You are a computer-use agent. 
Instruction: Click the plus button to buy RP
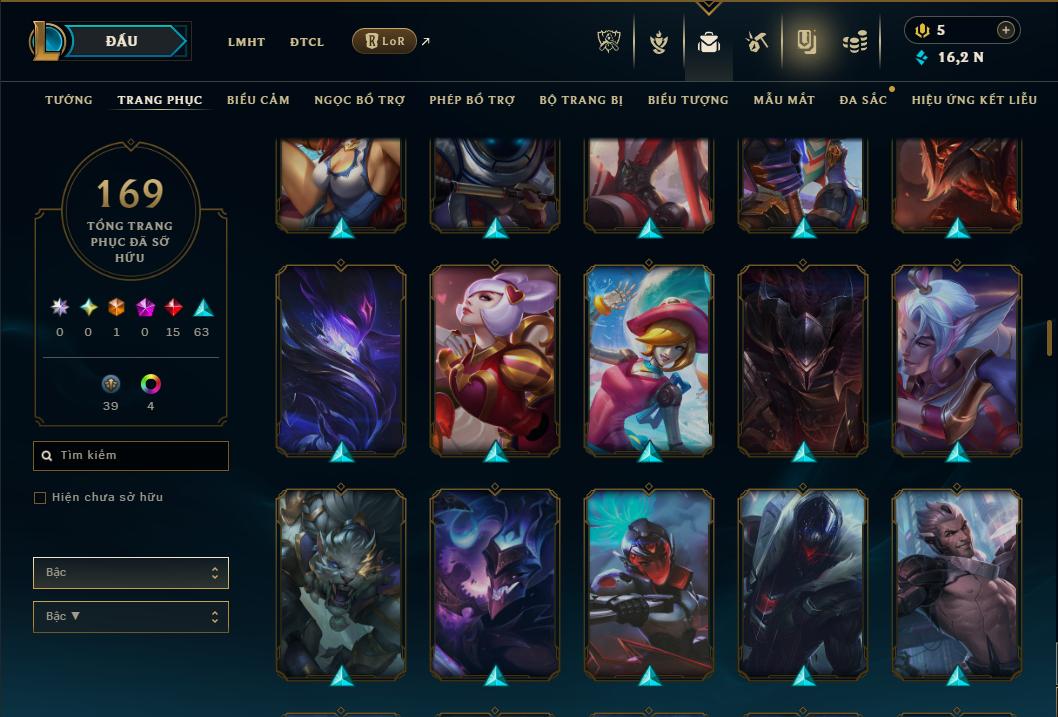pyautogui.click(x=1006, y=30)
